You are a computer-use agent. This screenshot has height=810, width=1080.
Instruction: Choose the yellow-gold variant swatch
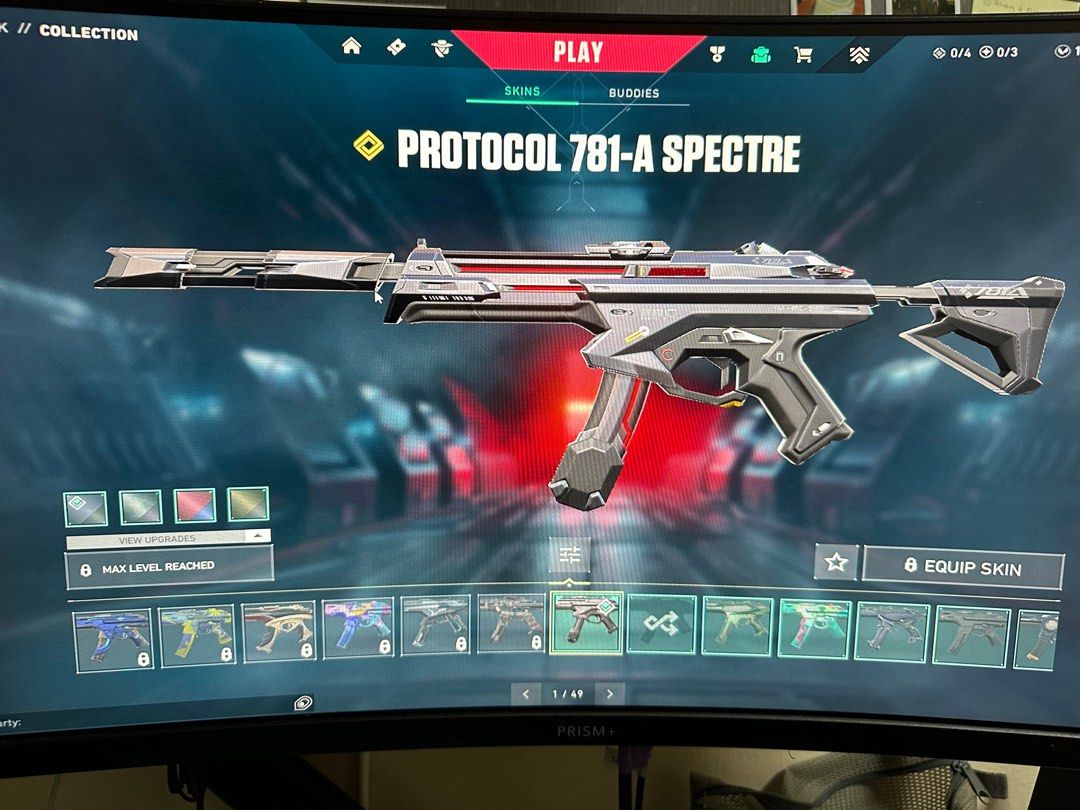(248, 505)
